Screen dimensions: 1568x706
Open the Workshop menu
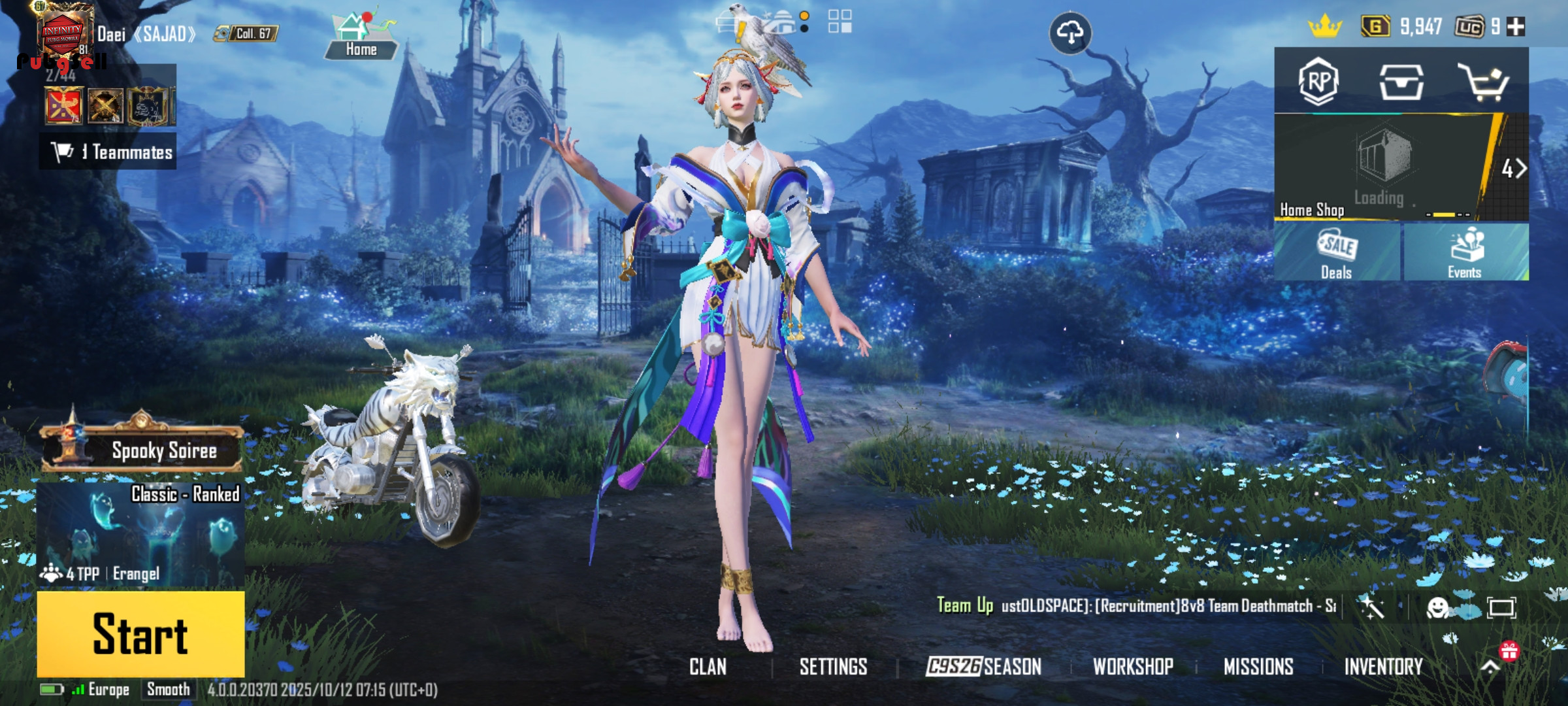click(1133, 667)
